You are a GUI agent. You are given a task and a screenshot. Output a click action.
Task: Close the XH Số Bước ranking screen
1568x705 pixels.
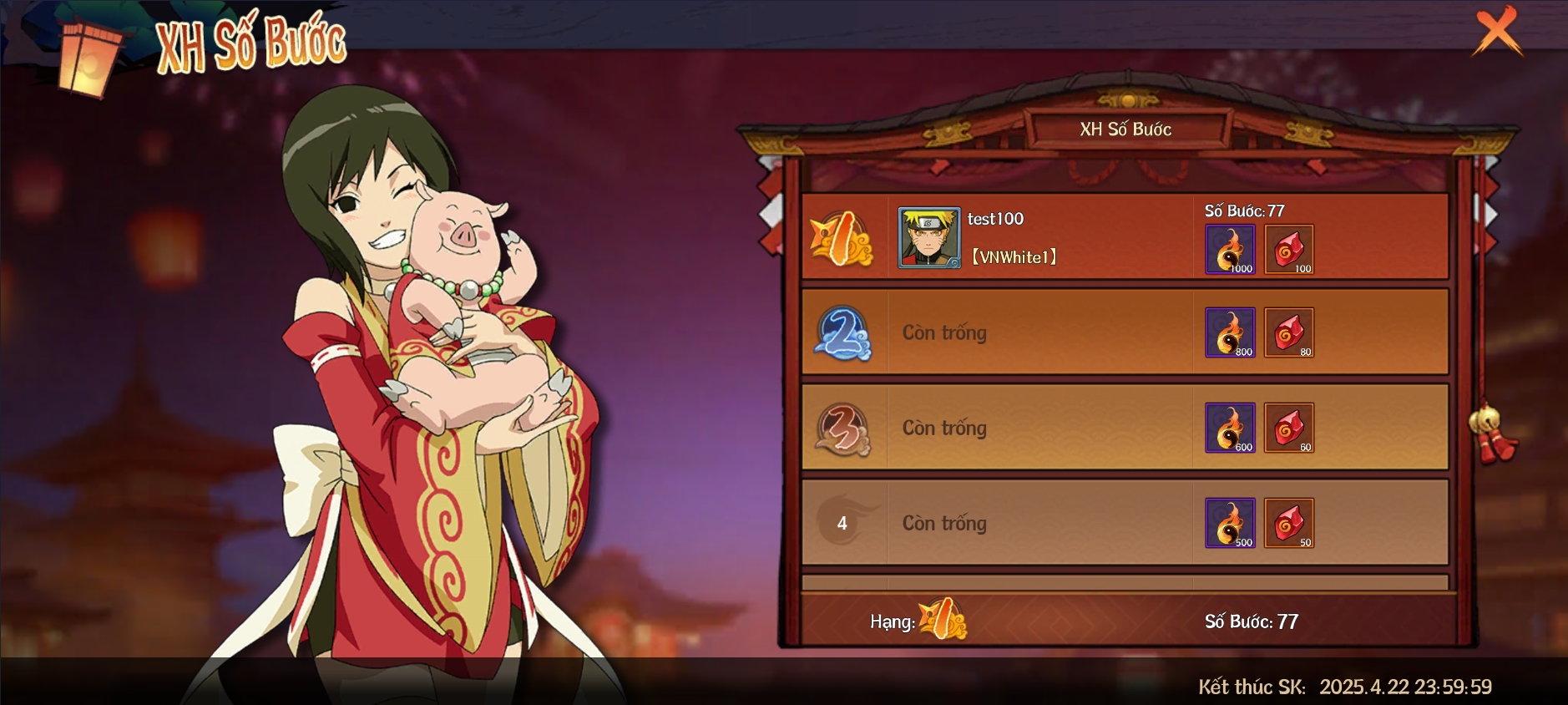coord(1497,31)
